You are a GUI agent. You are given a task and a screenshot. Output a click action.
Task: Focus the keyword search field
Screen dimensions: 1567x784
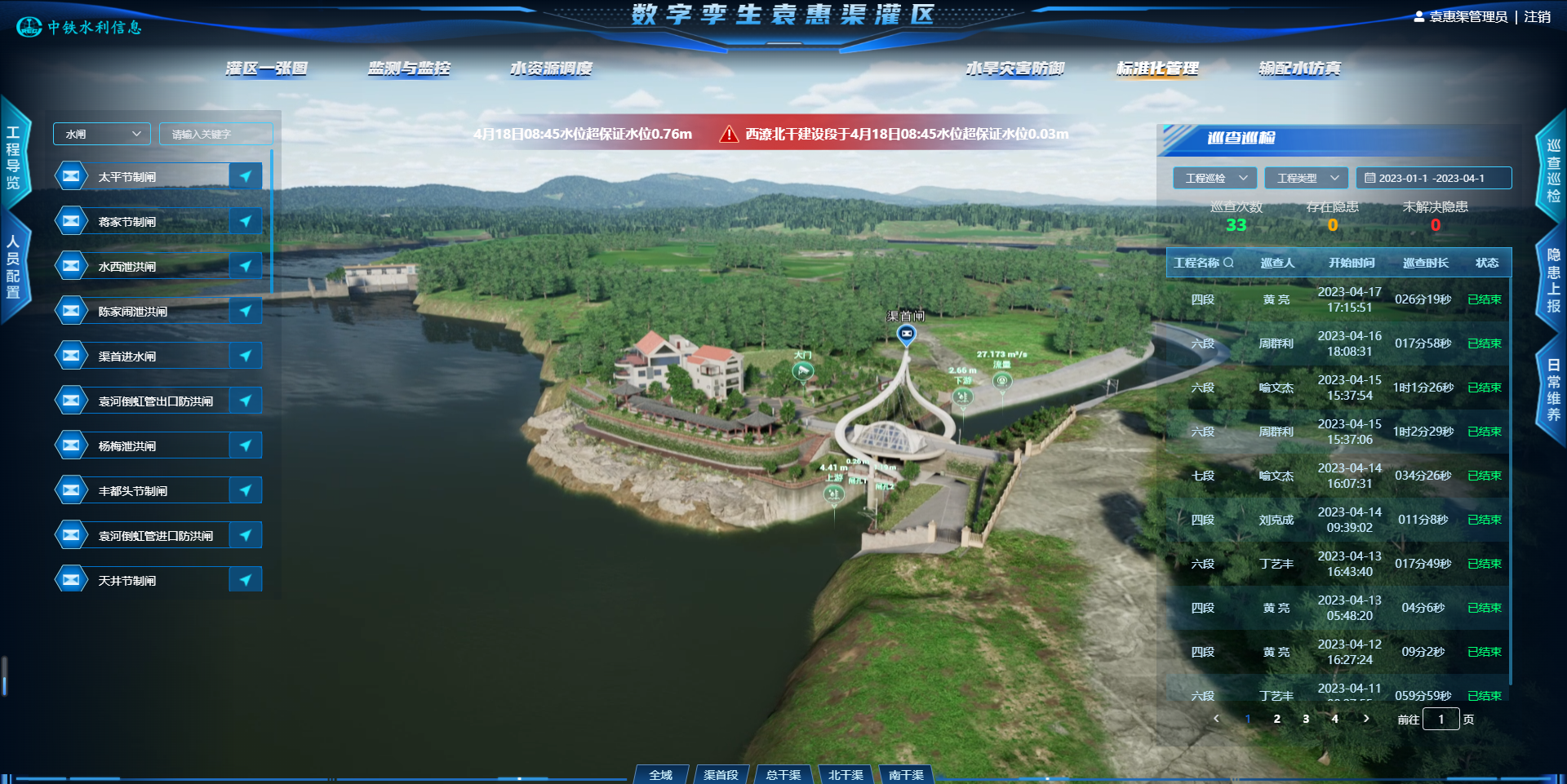click(215, 134)
